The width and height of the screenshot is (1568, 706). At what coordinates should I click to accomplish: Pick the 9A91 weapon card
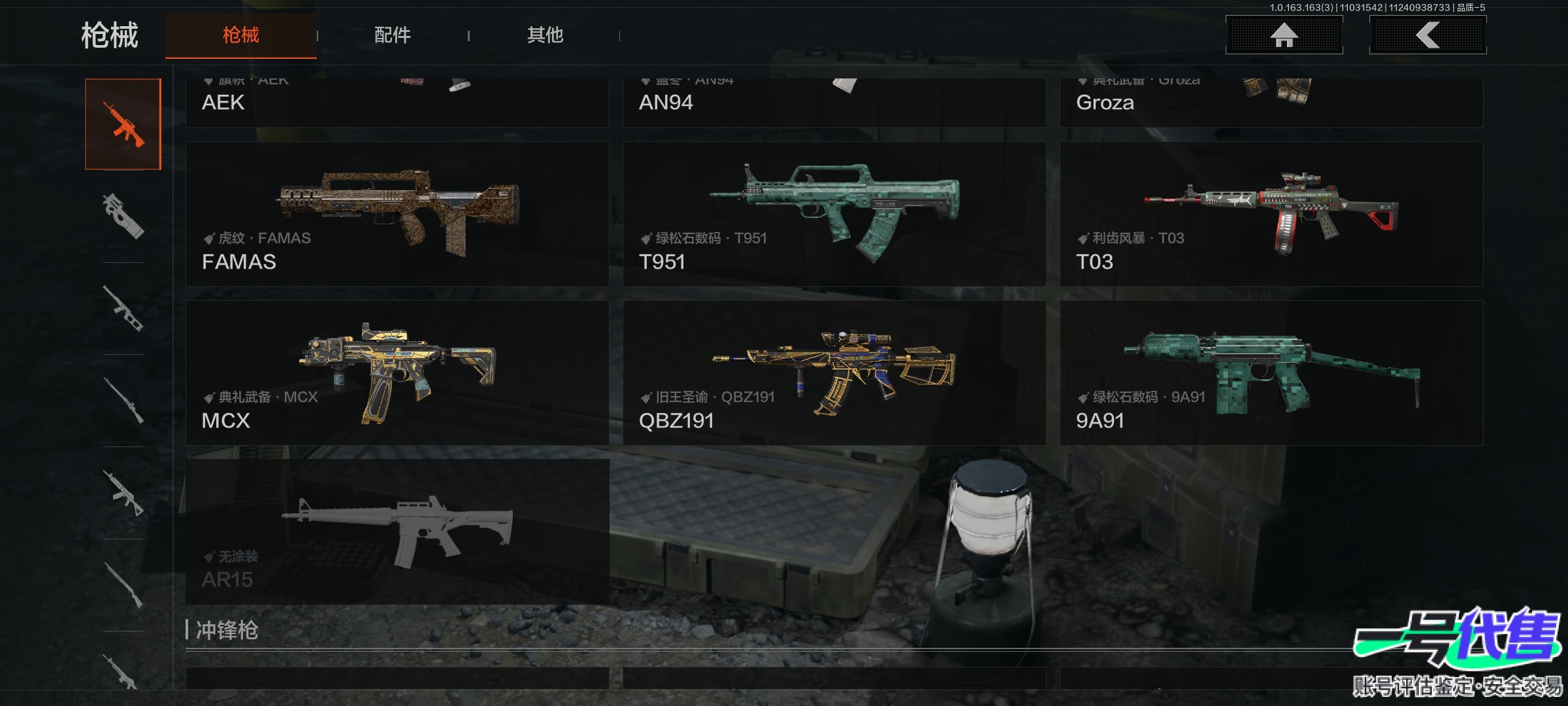coord(1271,373)
